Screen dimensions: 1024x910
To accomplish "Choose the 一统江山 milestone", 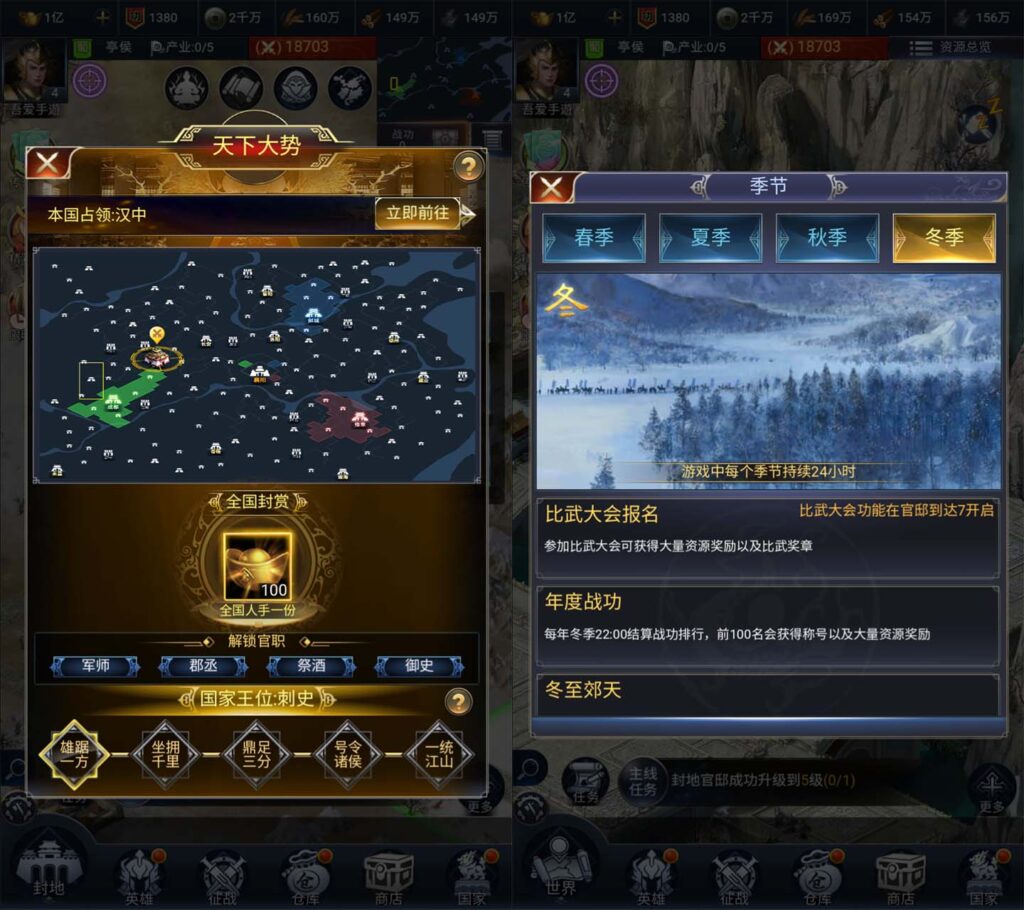I will point(440,754).
